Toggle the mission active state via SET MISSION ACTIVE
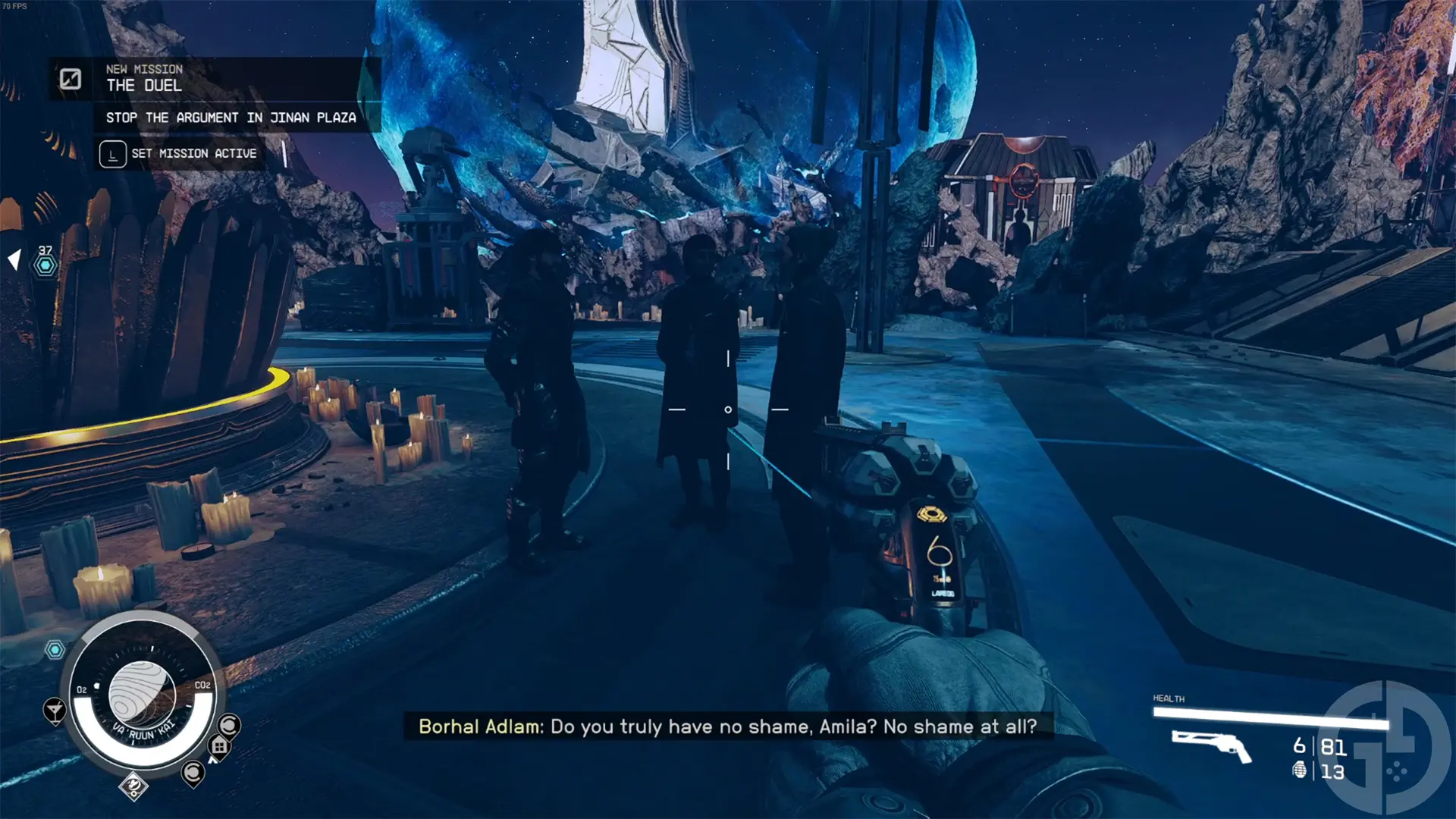 (x=180, y=153)
